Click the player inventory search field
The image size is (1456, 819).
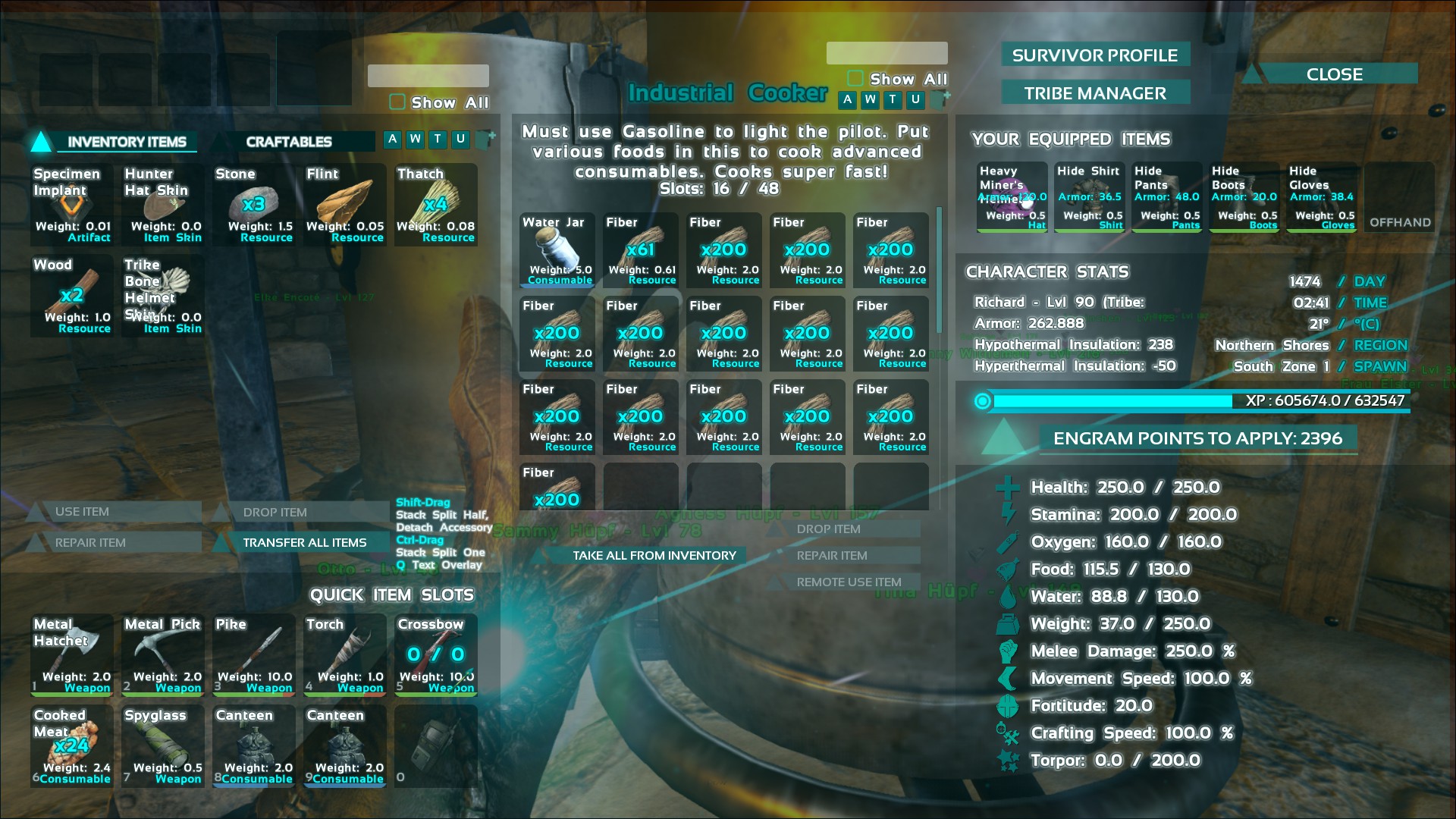tap(428, 76)
